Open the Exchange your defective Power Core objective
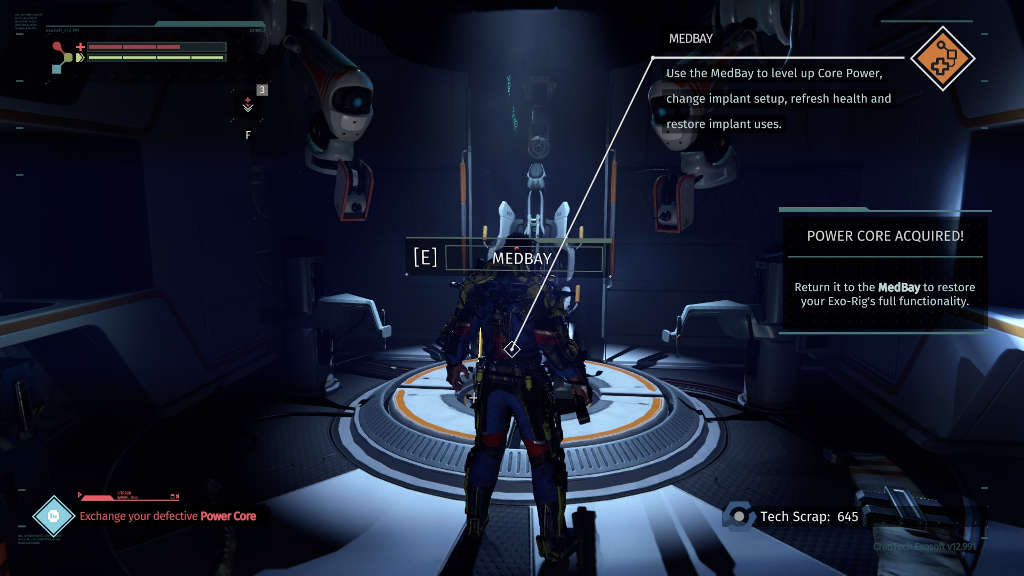 (x=167, y=516)
